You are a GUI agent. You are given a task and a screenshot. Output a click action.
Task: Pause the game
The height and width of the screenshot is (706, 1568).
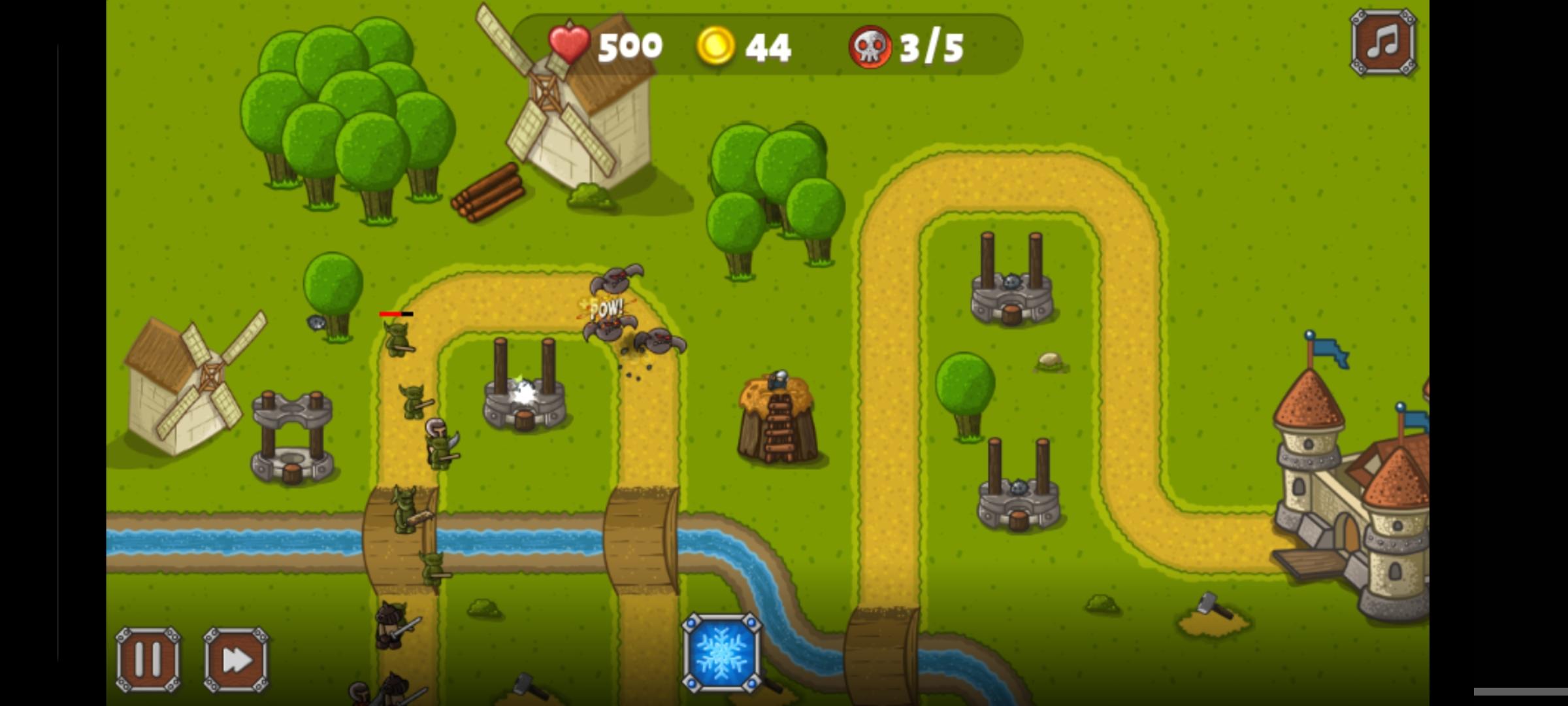click(x=148, y=660)
